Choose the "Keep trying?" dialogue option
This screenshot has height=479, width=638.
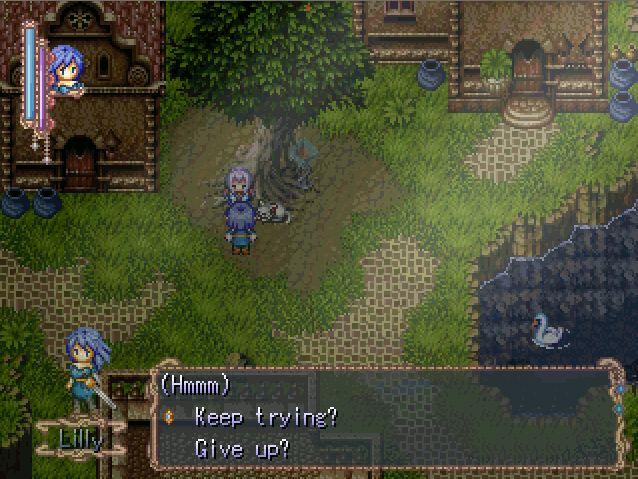(265, 417)
